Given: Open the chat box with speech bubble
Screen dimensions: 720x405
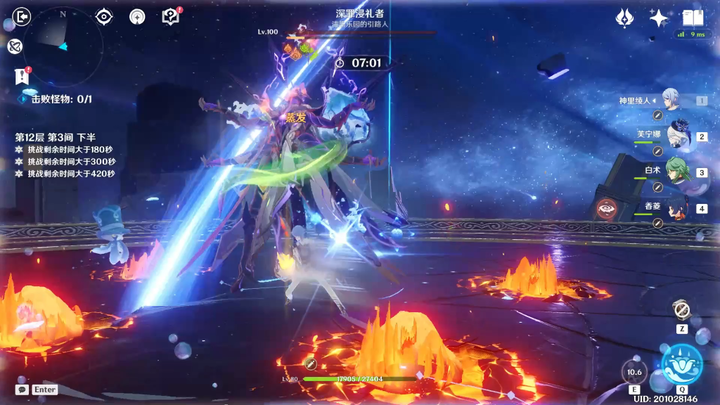Looking at the screenshot, I should [22, 389].
